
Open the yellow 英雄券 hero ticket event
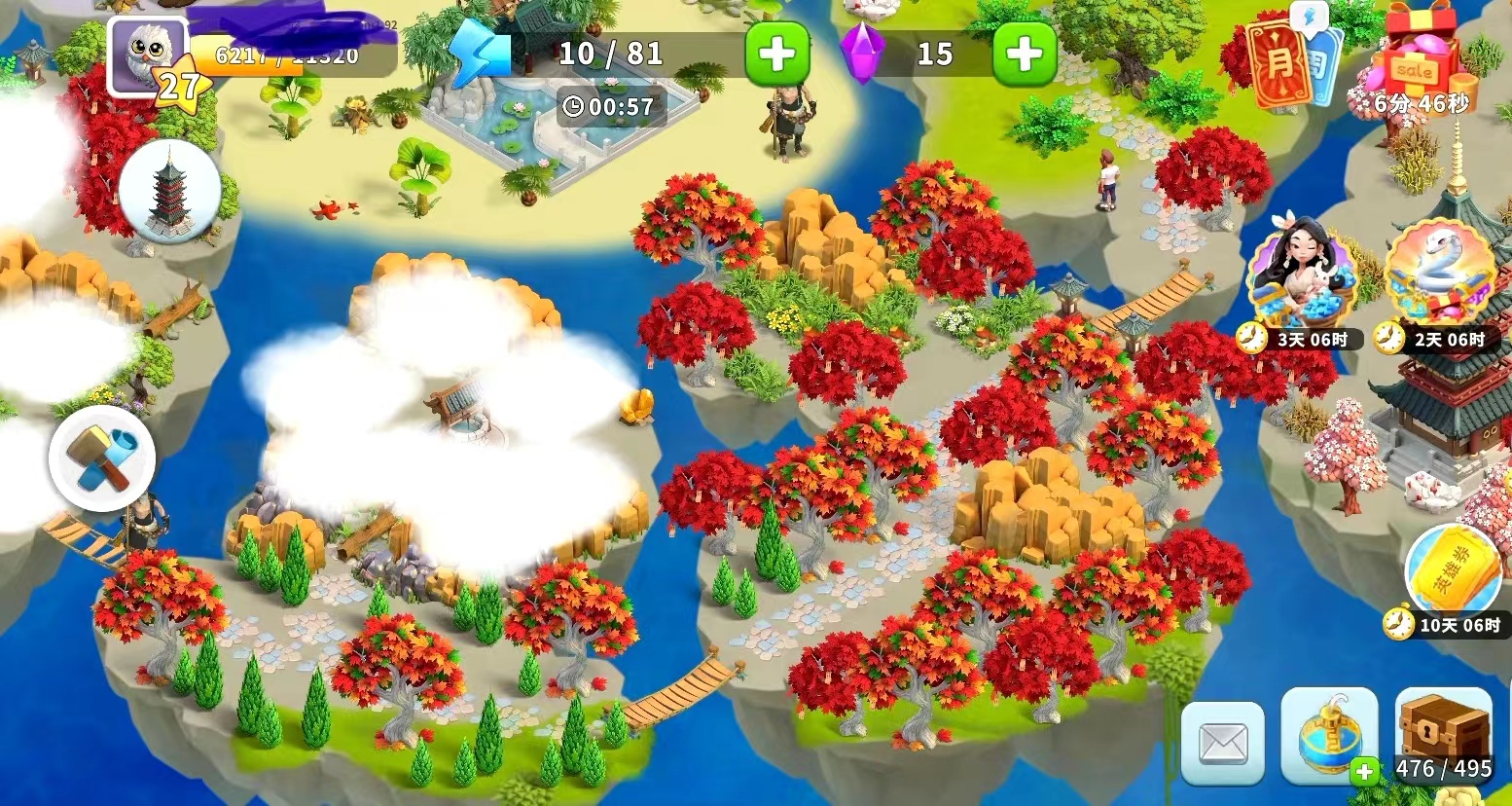tap(1454, 571)
